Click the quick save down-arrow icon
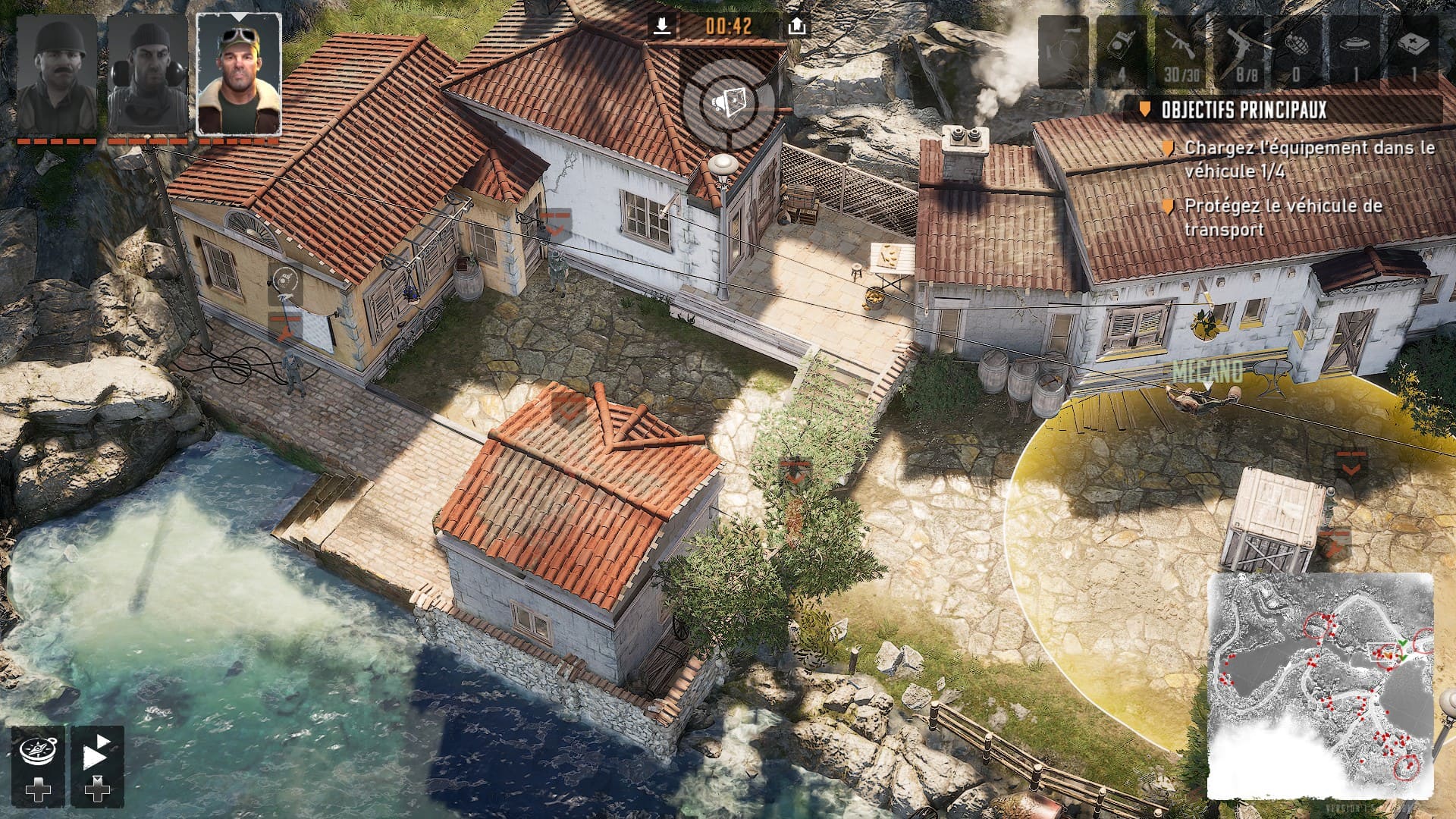Screen dimensions: 1456x819 [662, 27]
